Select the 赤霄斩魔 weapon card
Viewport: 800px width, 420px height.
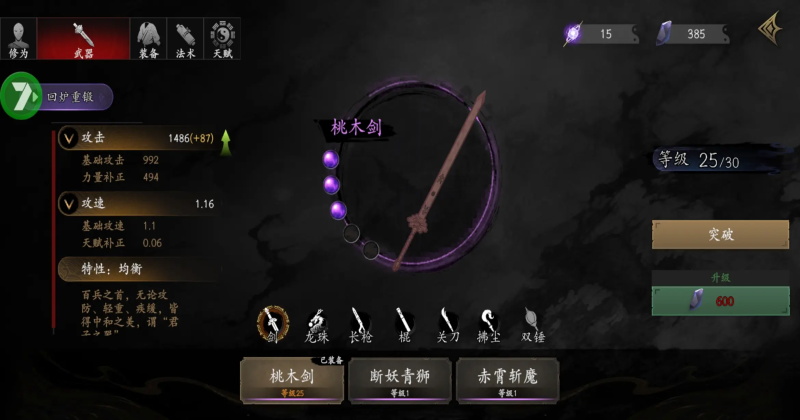point(506,380)
